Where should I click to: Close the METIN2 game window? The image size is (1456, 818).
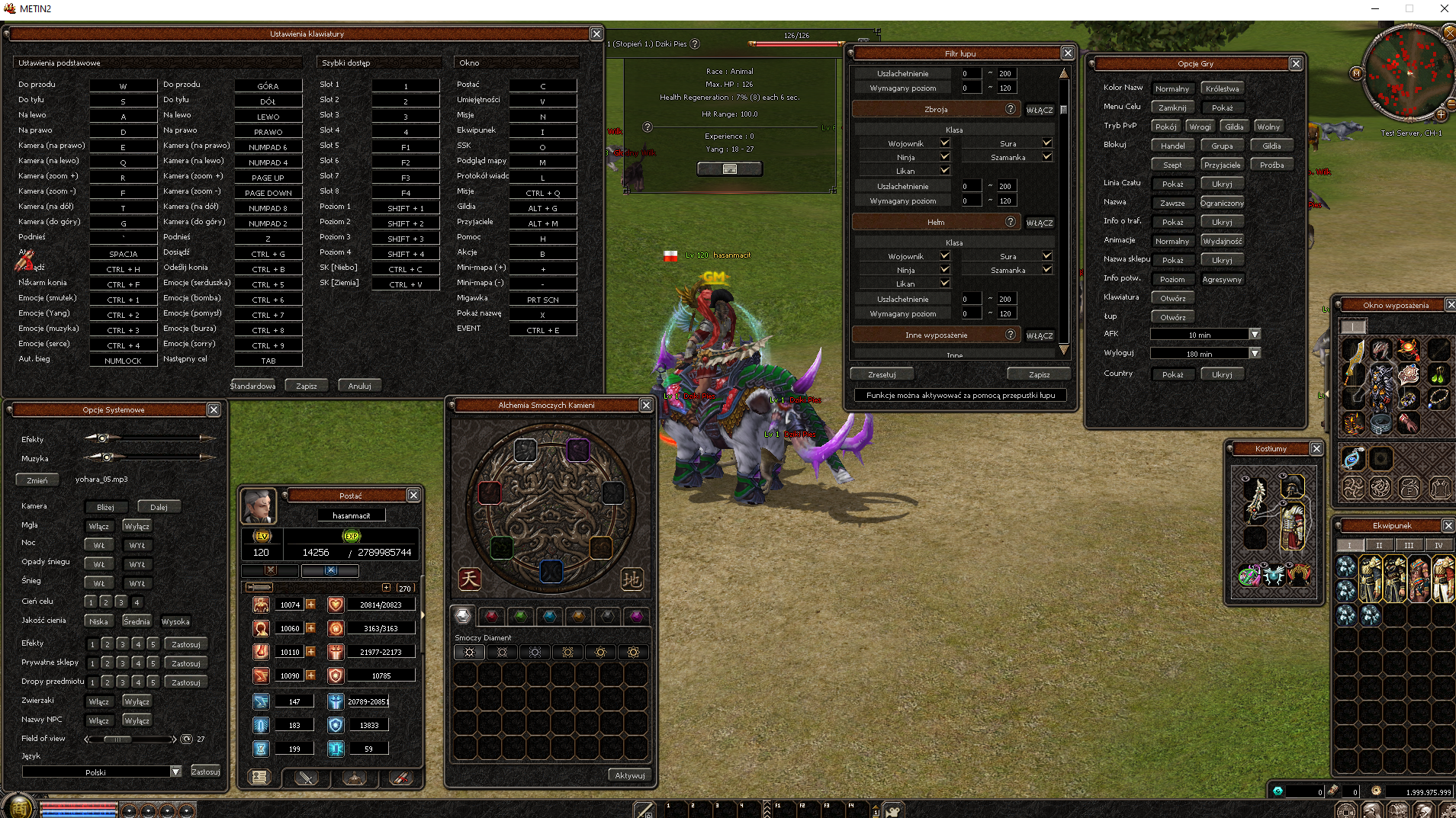tap(1444, 9)
